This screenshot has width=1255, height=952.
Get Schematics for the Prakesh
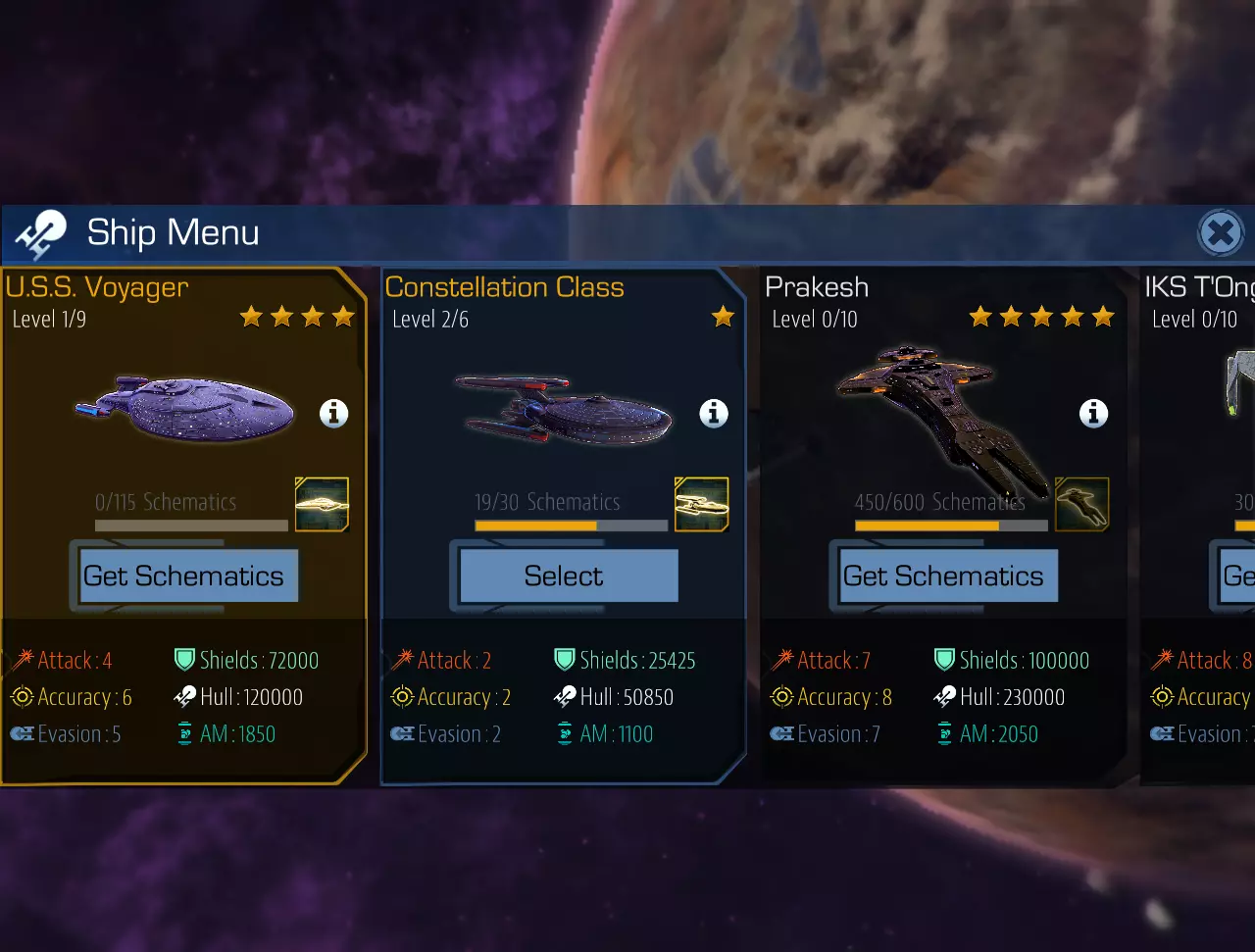[x=943, y=576]
